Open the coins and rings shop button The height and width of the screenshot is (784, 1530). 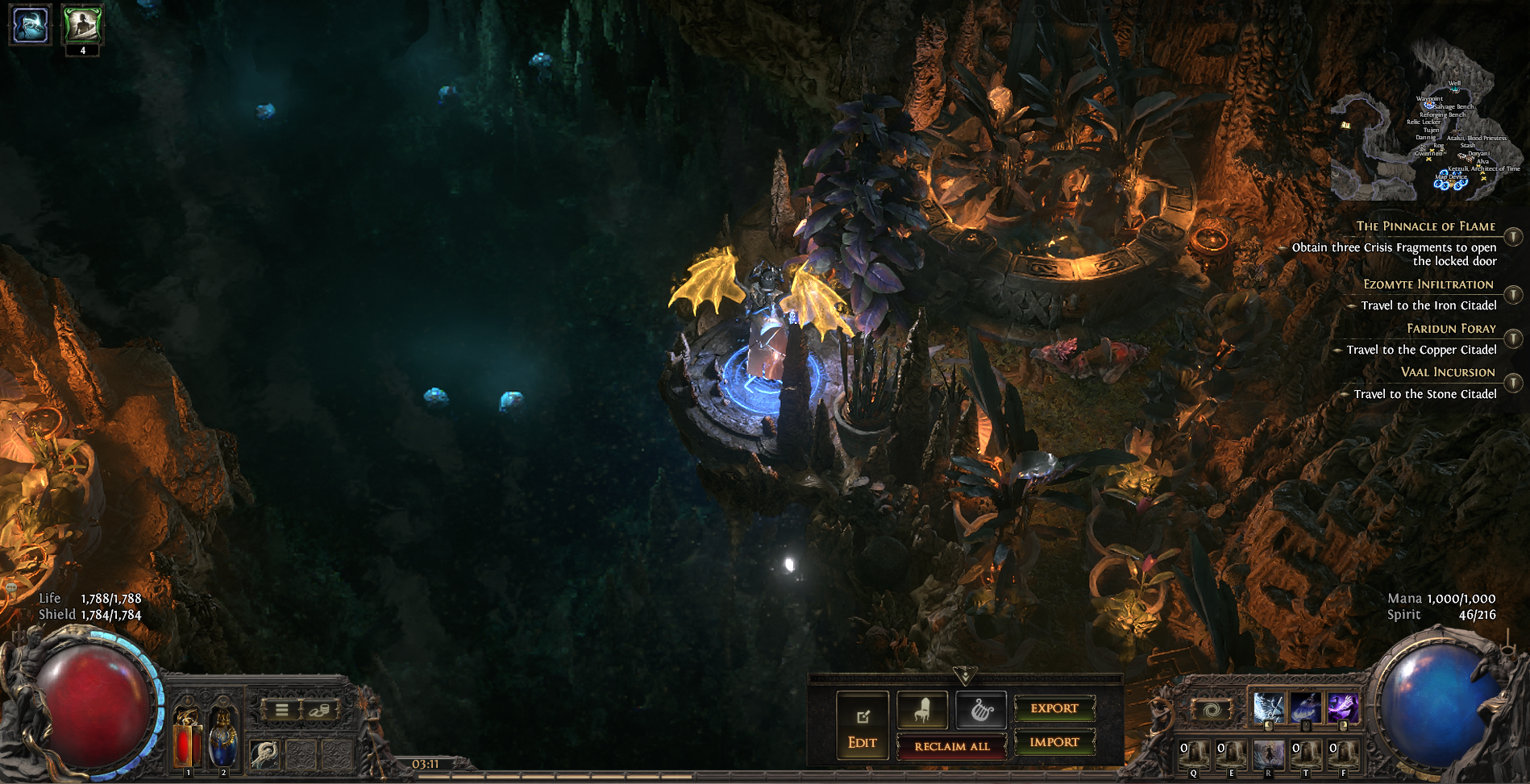(x=318, y=710)
